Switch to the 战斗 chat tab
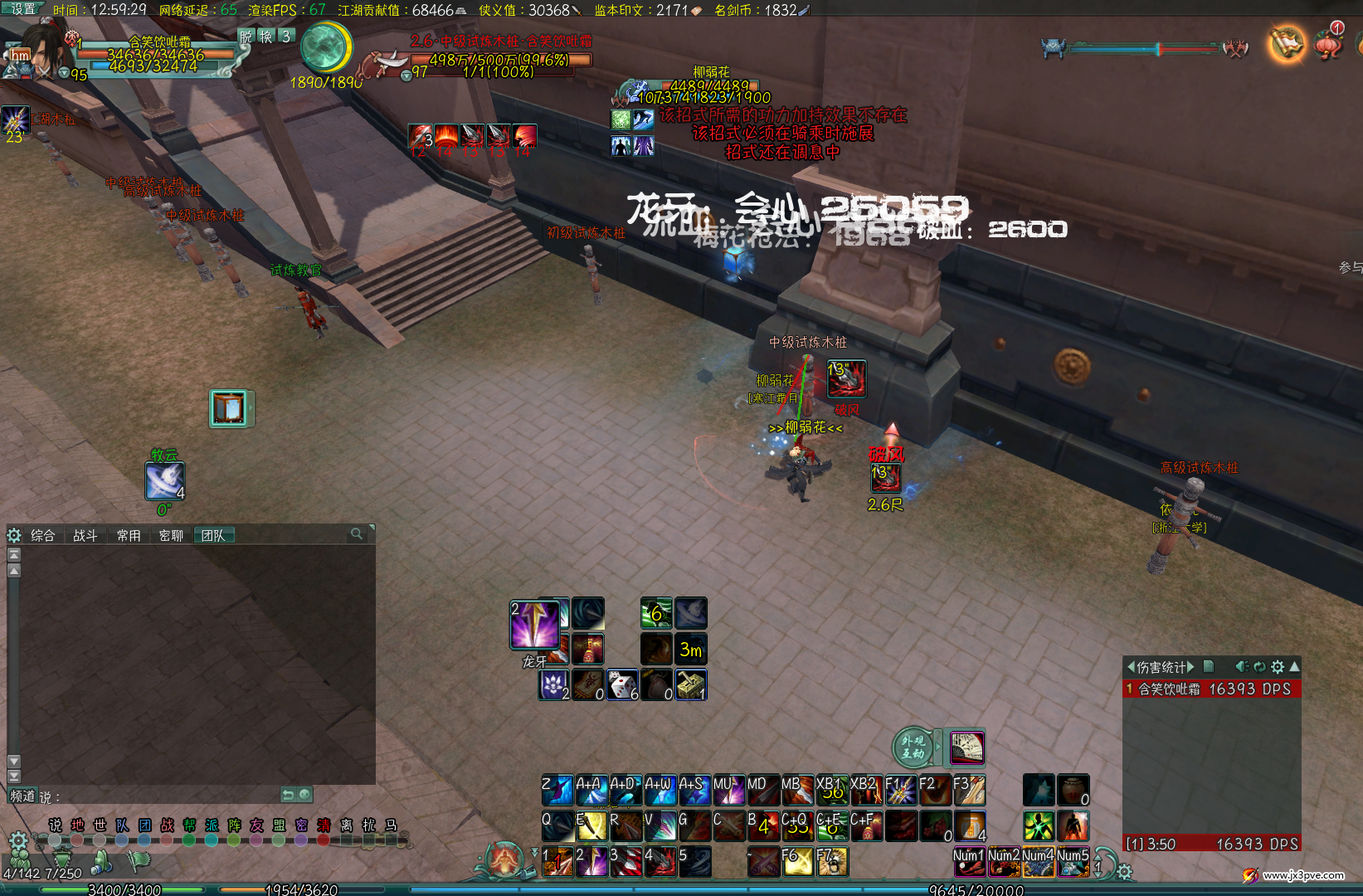The image size is (1363, 896). [85, 536]
